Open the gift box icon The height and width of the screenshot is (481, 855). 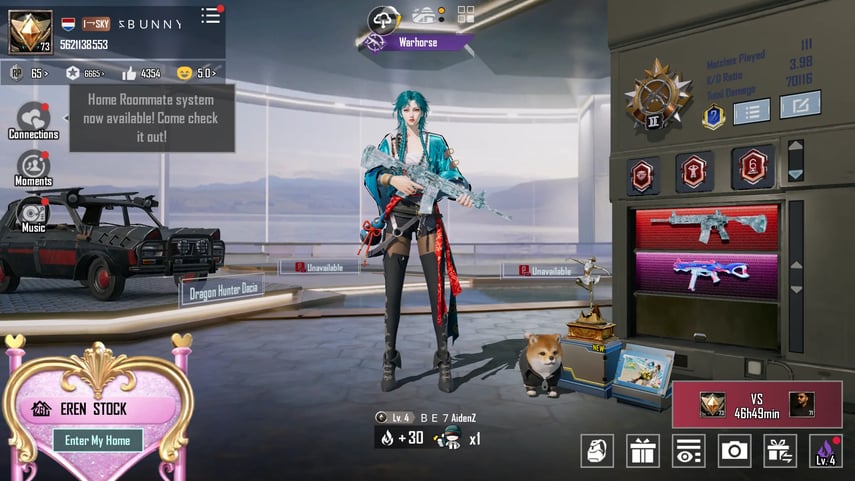[x=642, y=451]
